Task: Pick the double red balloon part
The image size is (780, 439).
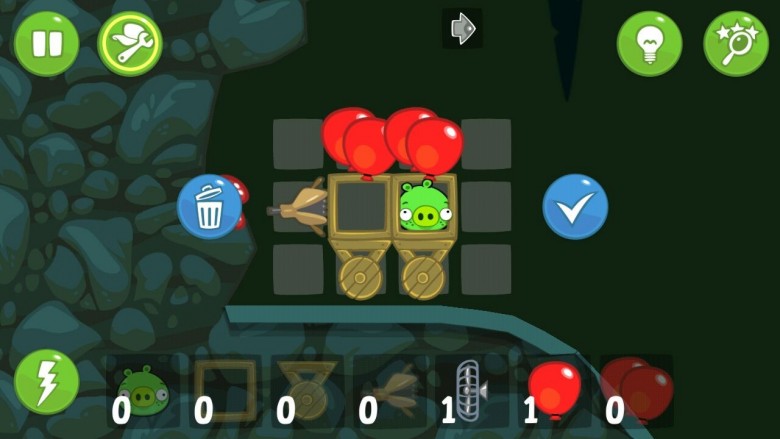Action: (x=637, y=389)
